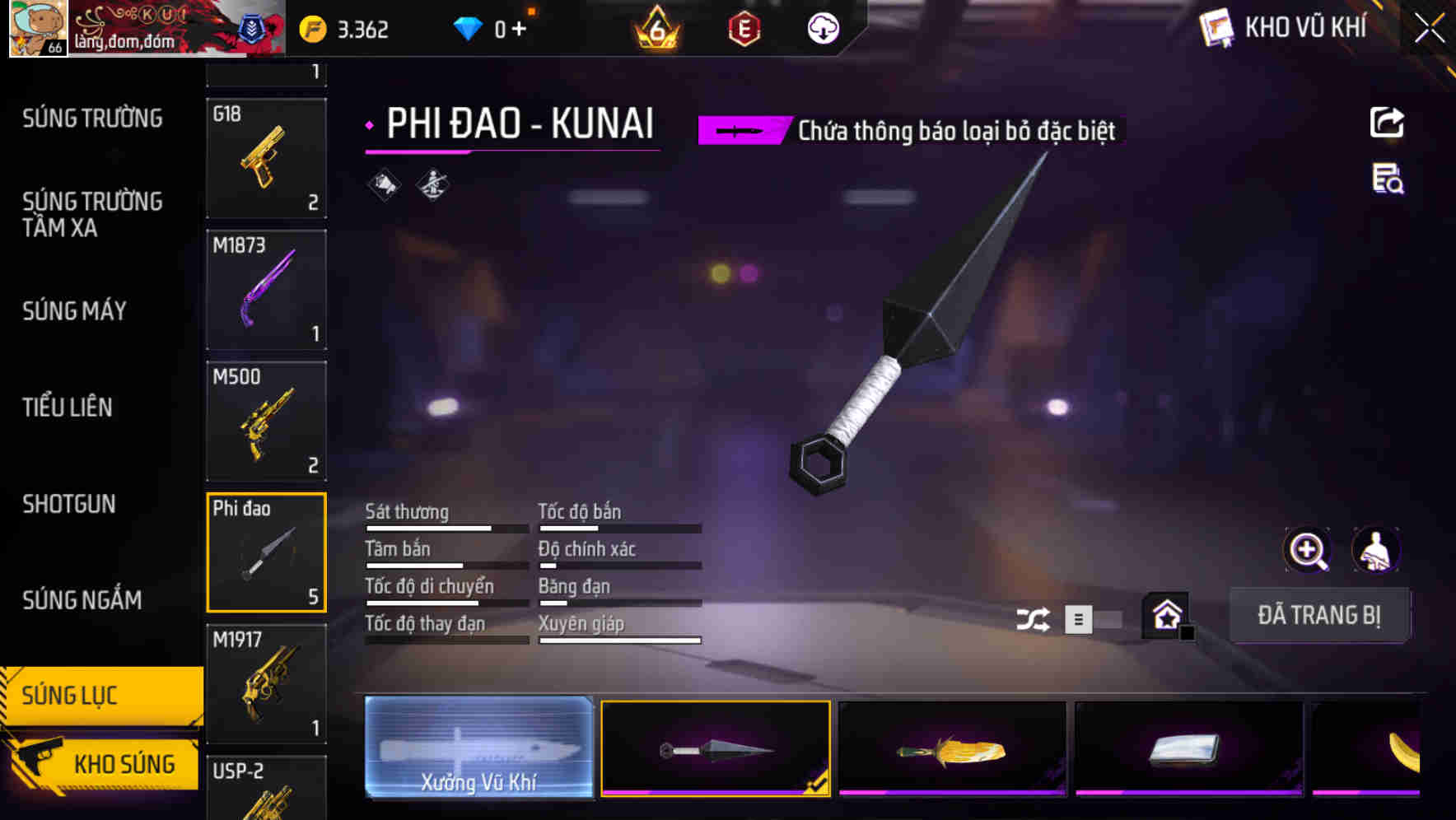Click the diamond currency icon
The image size is (1456, 820).
[468, 27]
